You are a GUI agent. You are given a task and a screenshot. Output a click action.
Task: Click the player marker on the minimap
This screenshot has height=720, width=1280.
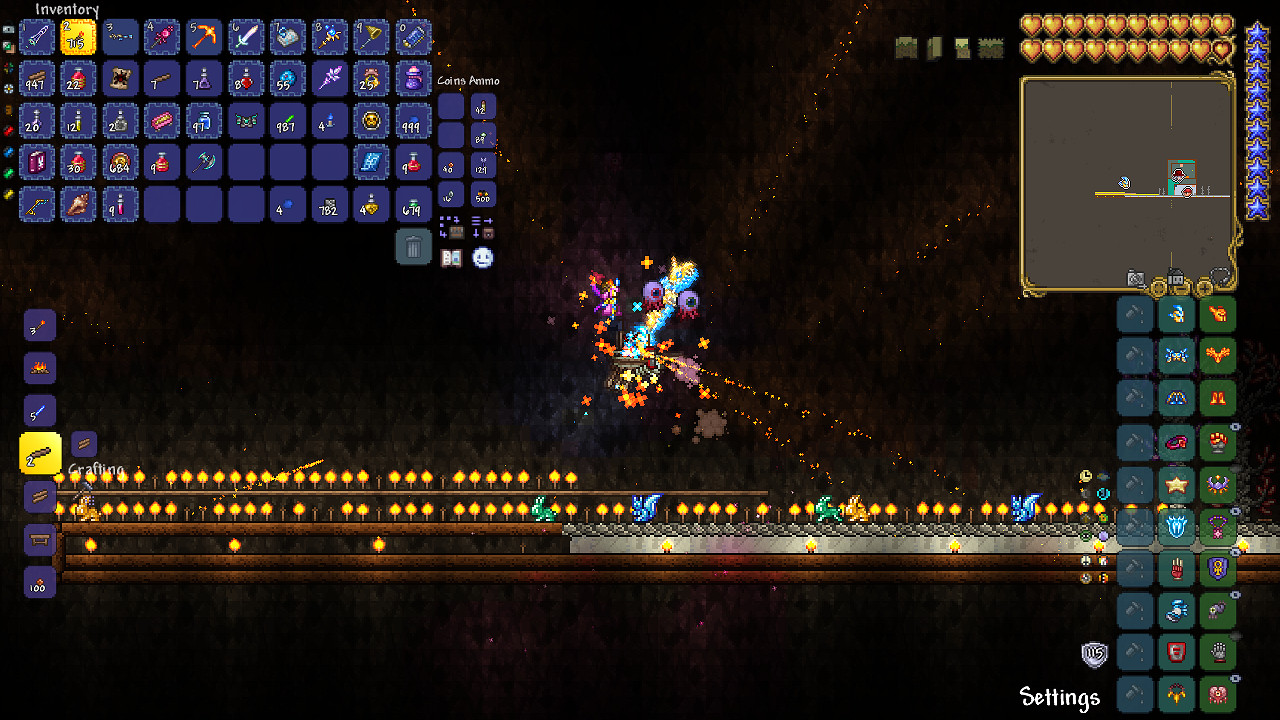(x=1124, y=182)
